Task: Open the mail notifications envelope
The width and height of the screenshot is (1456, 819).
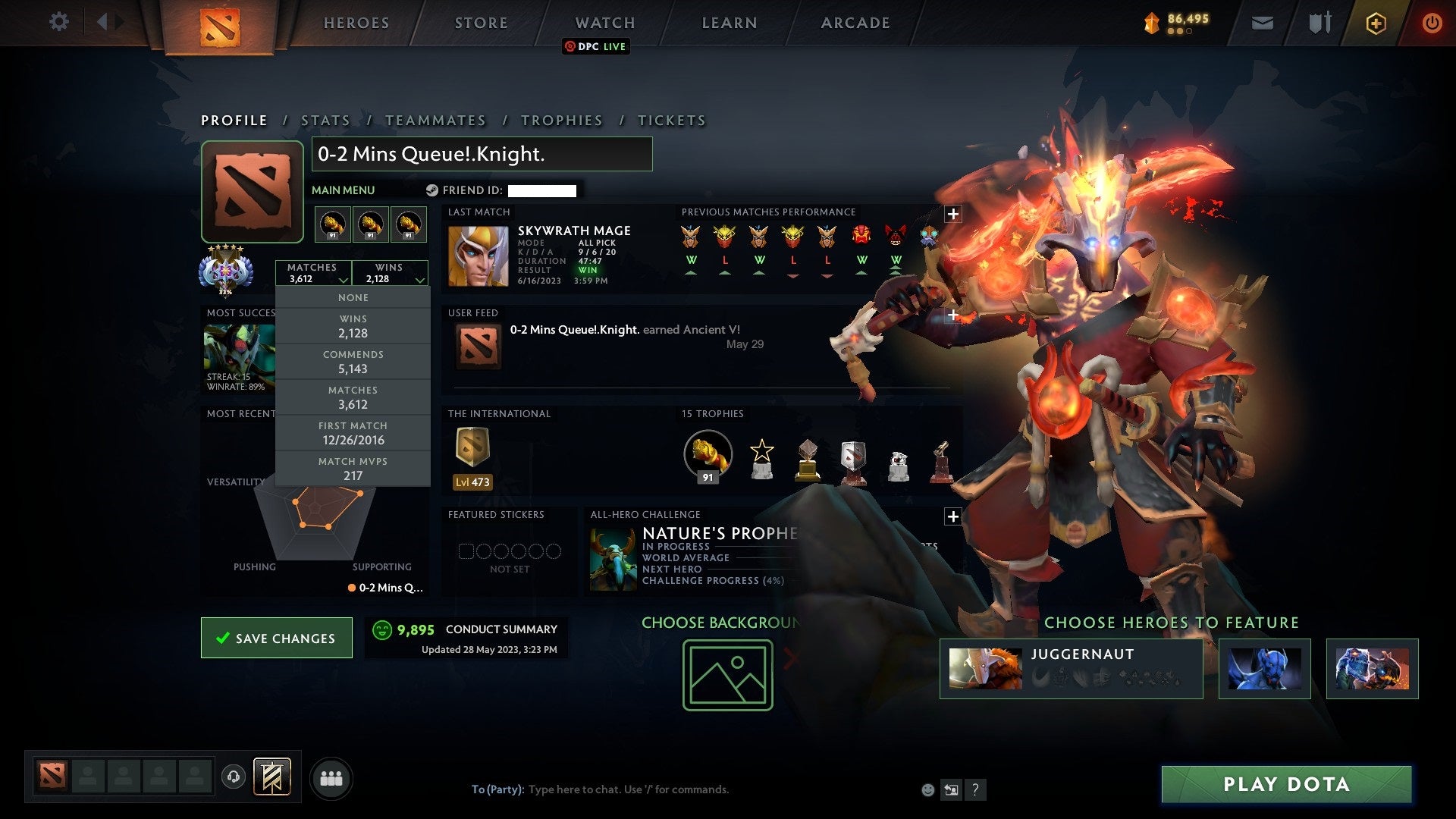Action: pos(1263,23)
